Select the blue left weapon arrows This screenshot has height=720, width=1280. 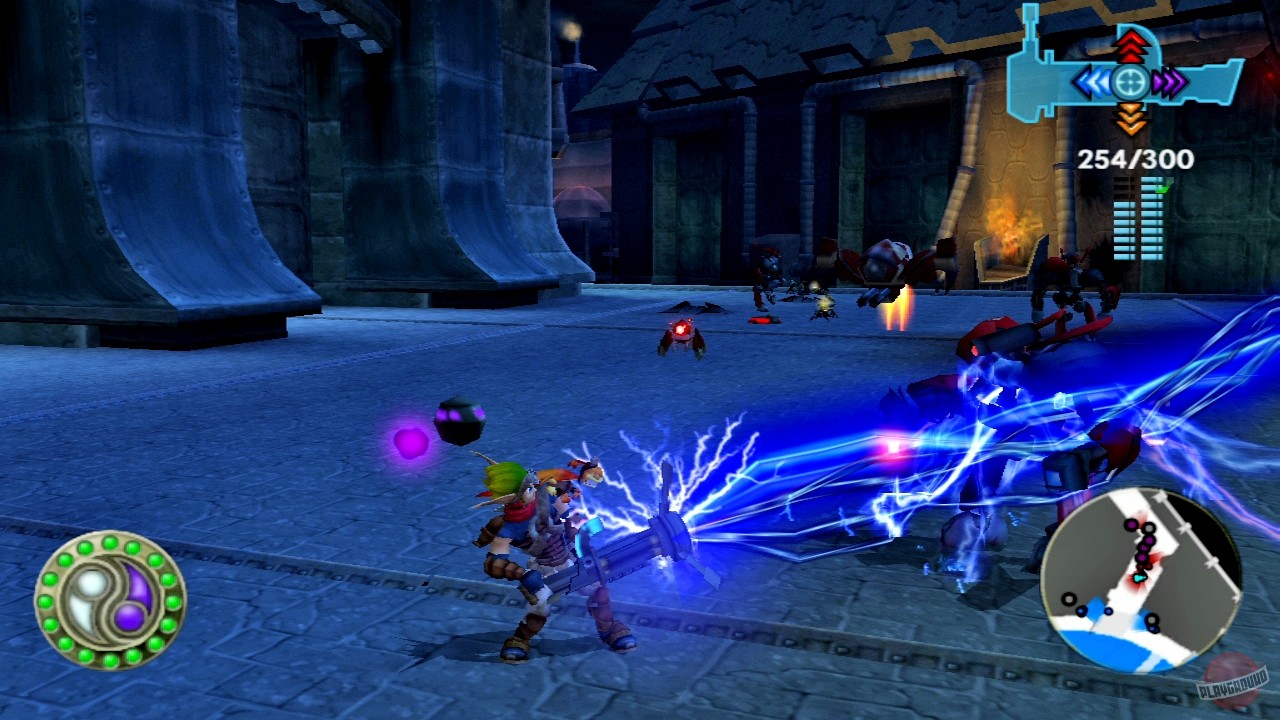1092,81
